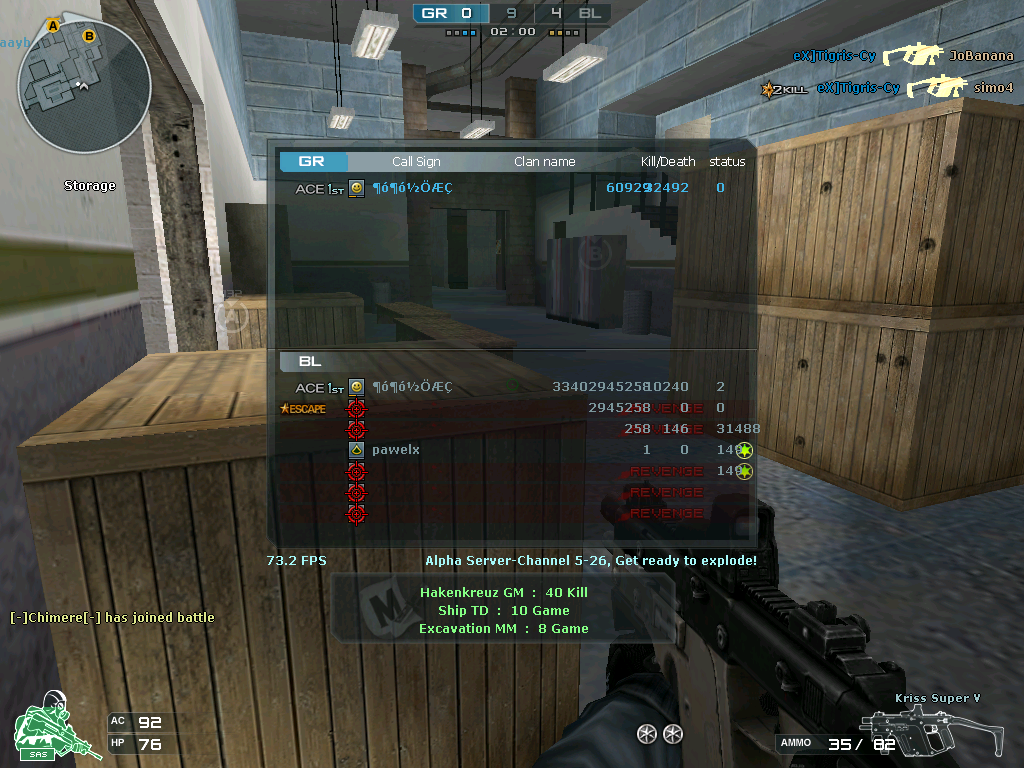
Task: Click the ESCAPE-tagged player row
Action: [x=510, y=408]
